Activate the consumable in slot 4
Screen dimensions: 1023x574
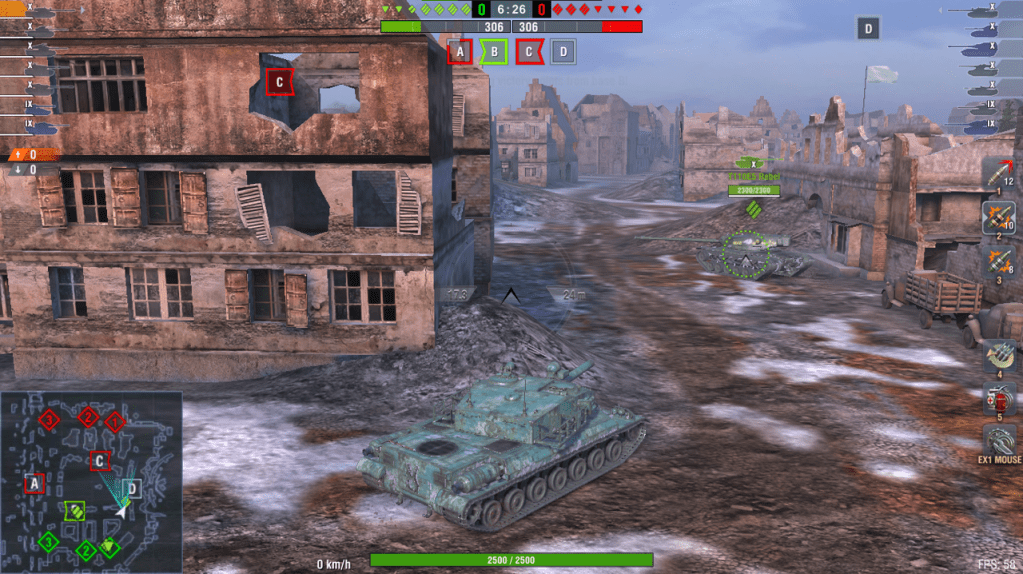pos(997,356)
